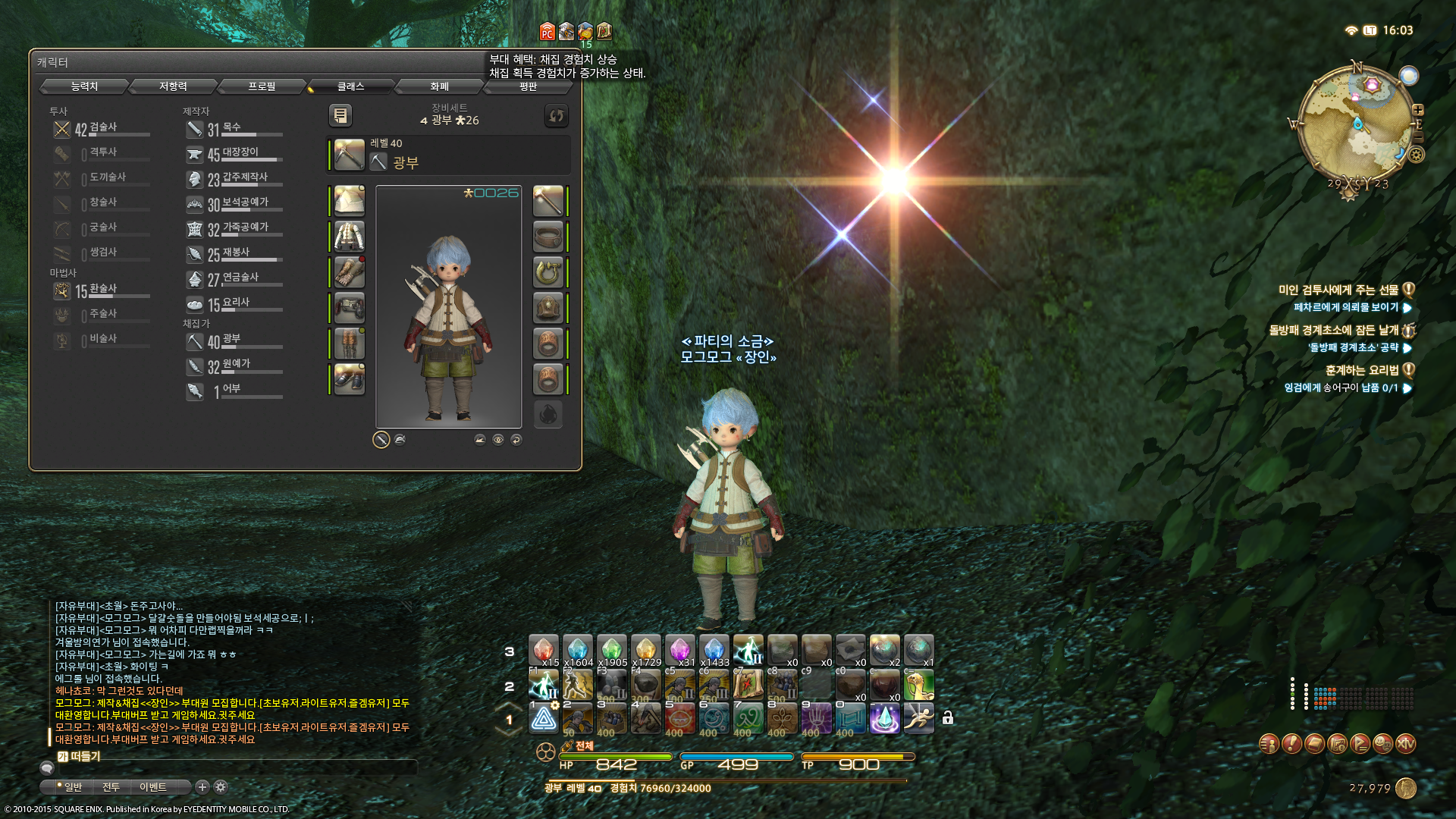Select the equipped shoes slot
The width and height of the screenshot is (1456, 819).
(350, 378)
